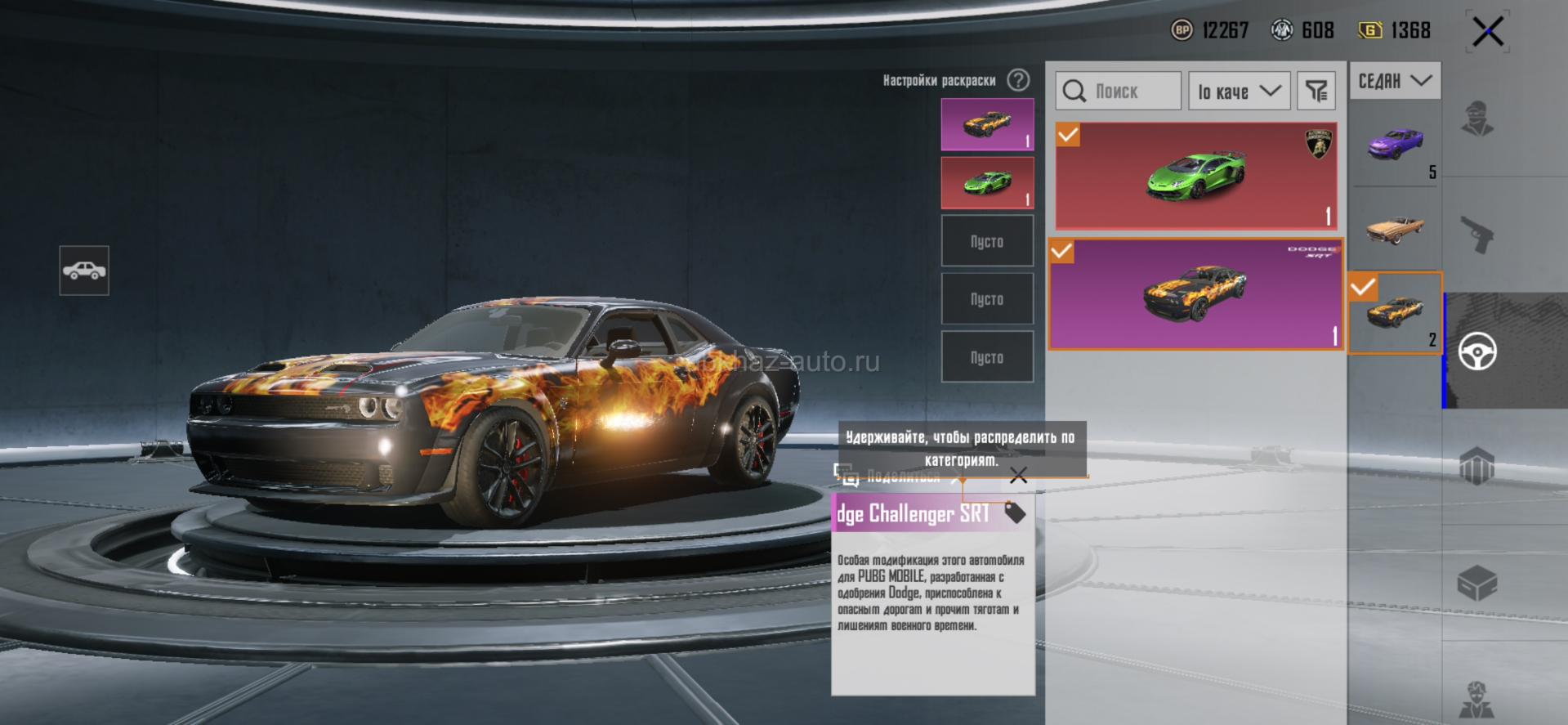Image resolution: width=1568 pixels, height=725 pixels.
Task: Toggle the car view button
Action: coord(84,271)
